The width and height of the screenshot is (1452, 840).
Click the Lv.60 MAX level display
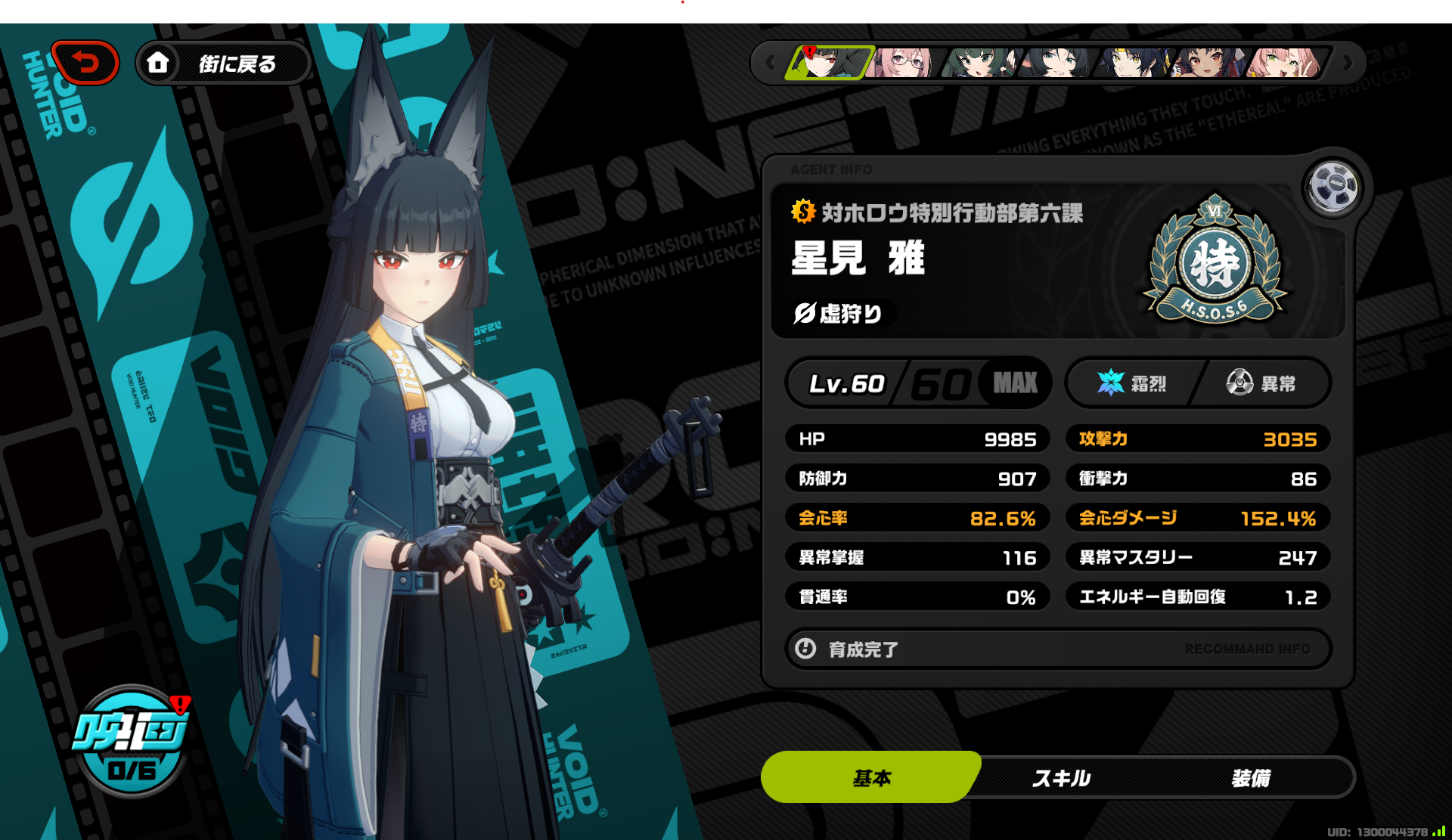pyautogui.click(x=917, y=383)
